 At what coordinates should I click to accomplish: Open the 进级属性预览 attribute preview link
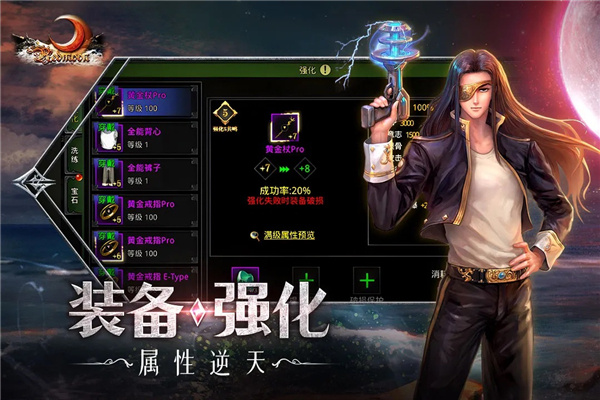pyautogui.click(x=283, y=235)
